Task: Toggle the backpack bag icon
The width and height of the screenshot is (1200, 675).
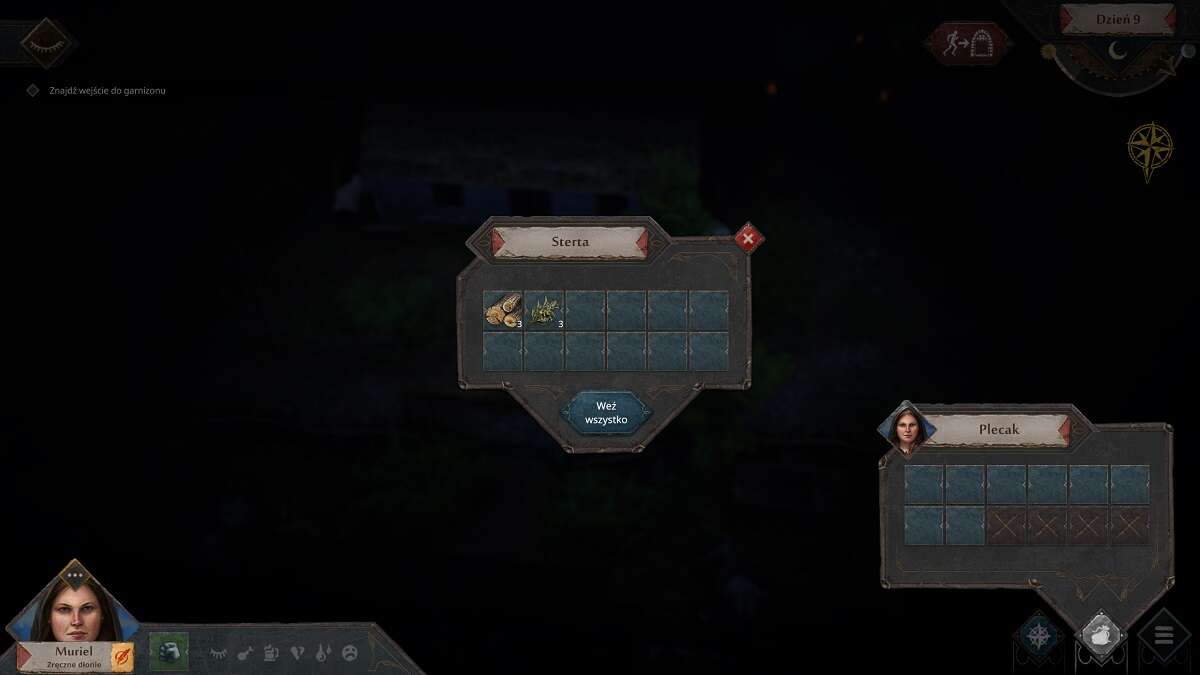Action: tap(1100, 634)
